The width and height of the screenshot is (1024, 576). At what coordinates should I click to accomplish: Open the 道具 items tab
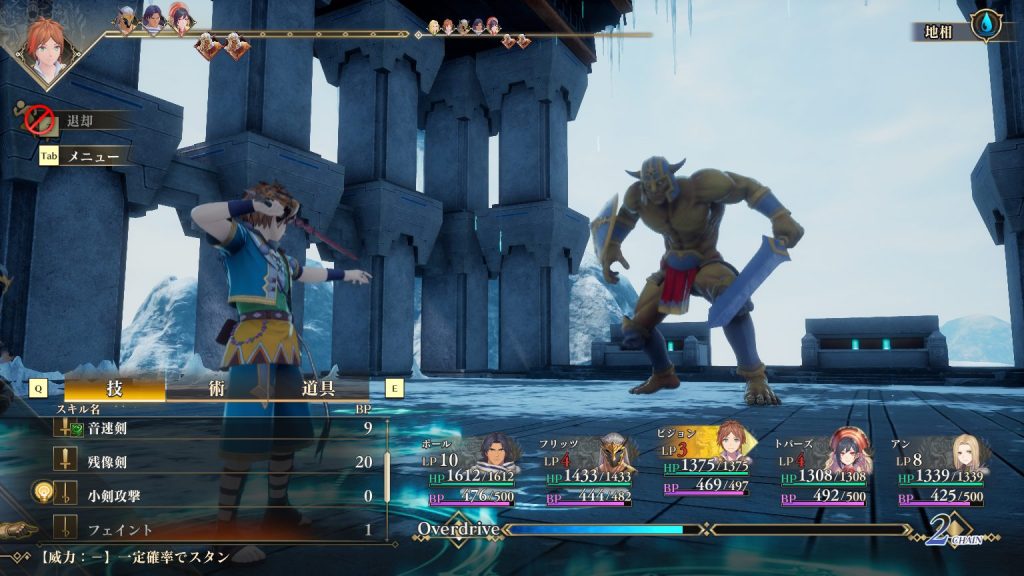[x=319, y=389]
